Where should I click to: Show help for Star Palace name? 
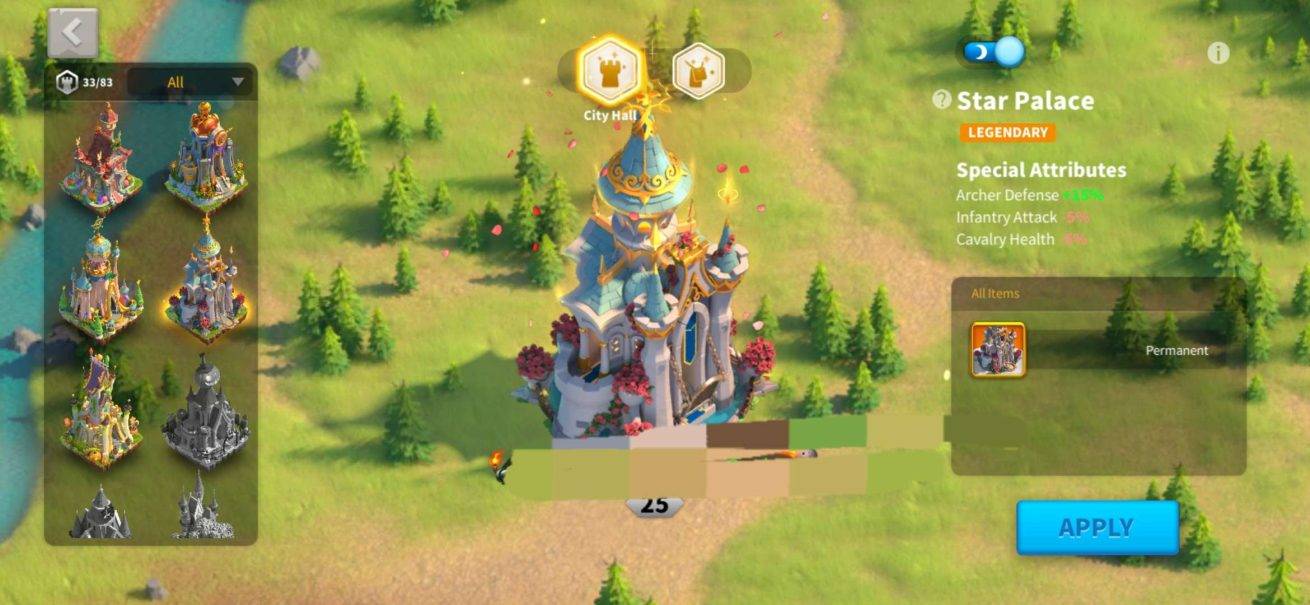tap(941, 99)
